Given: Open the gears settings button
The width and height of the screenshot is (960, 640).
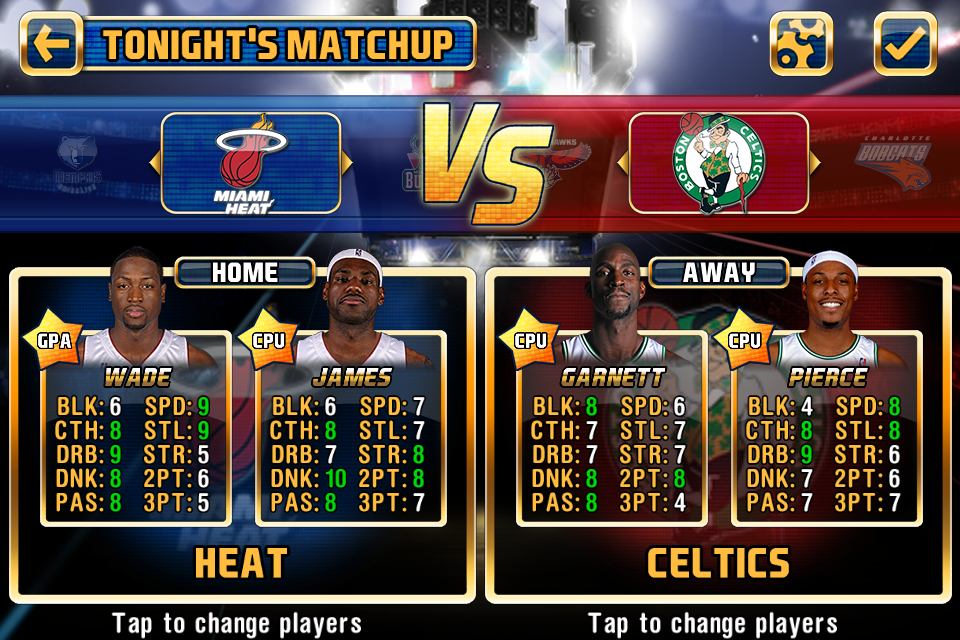Looking at the screenshot, I should pos(801,44).
